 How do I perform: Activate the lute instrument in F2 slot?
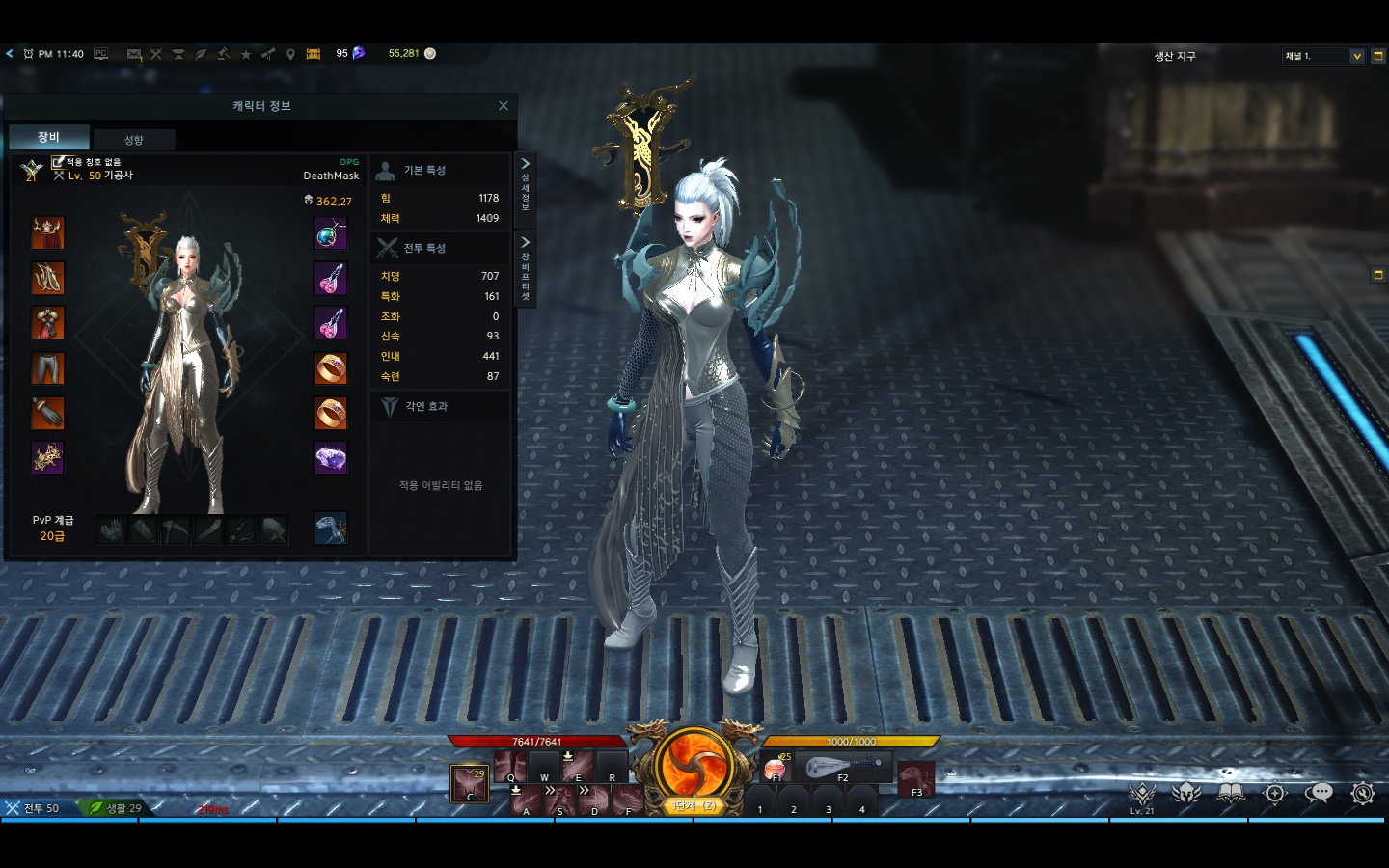tap(843, 768)
